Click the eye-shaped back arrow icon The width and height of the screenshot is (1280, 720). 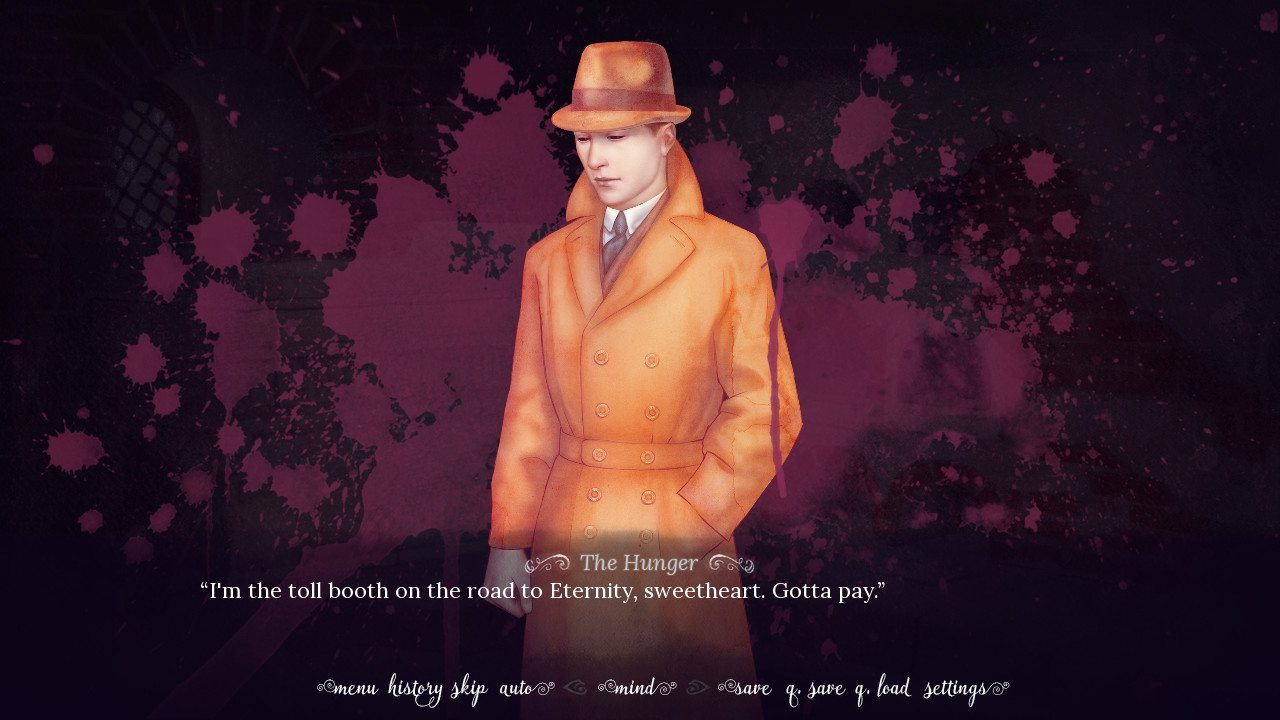click(x=576, y=688)
